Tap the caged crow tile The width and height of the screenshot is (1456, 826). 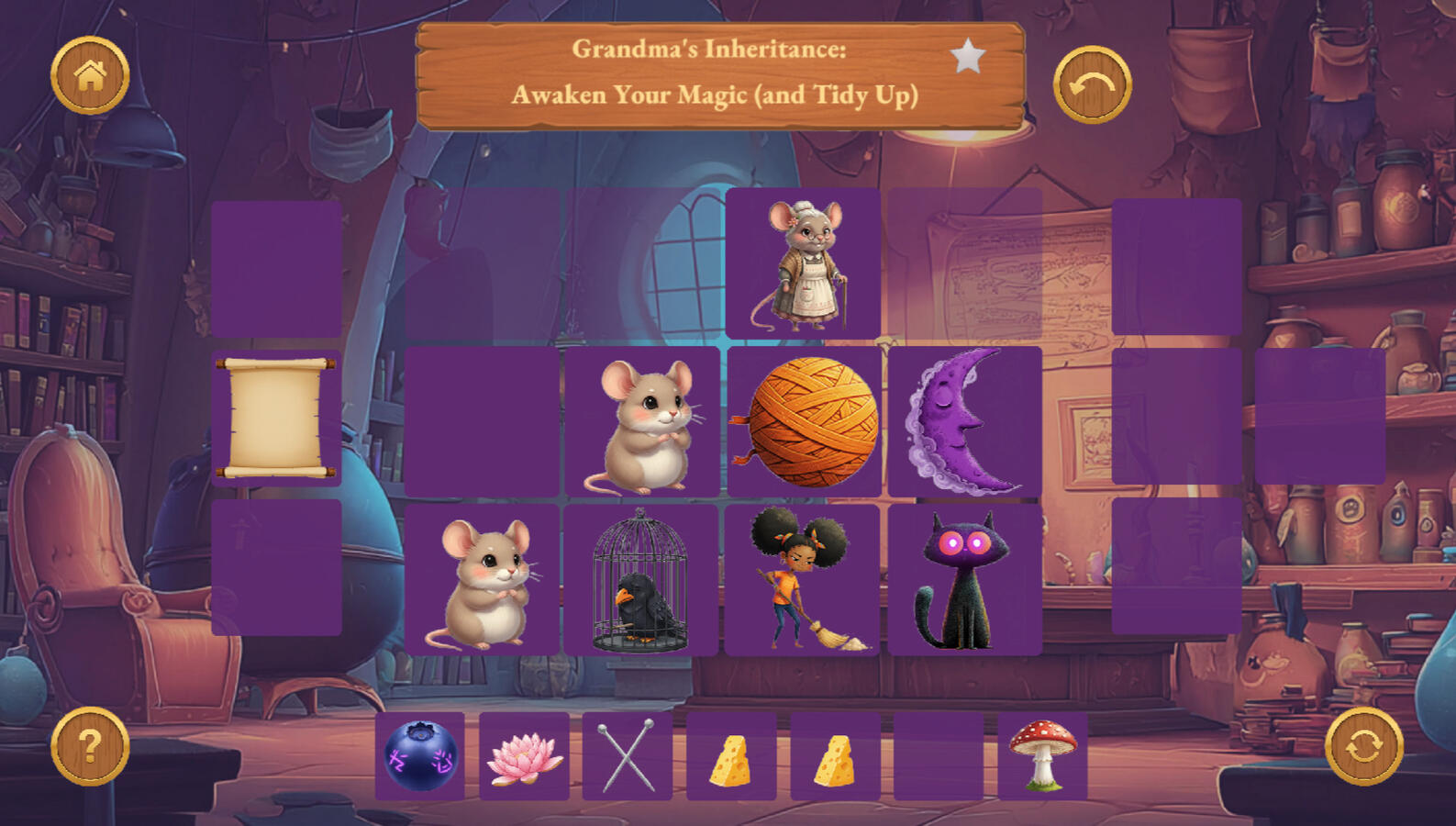pyautogui.click(x=640, y=580)
